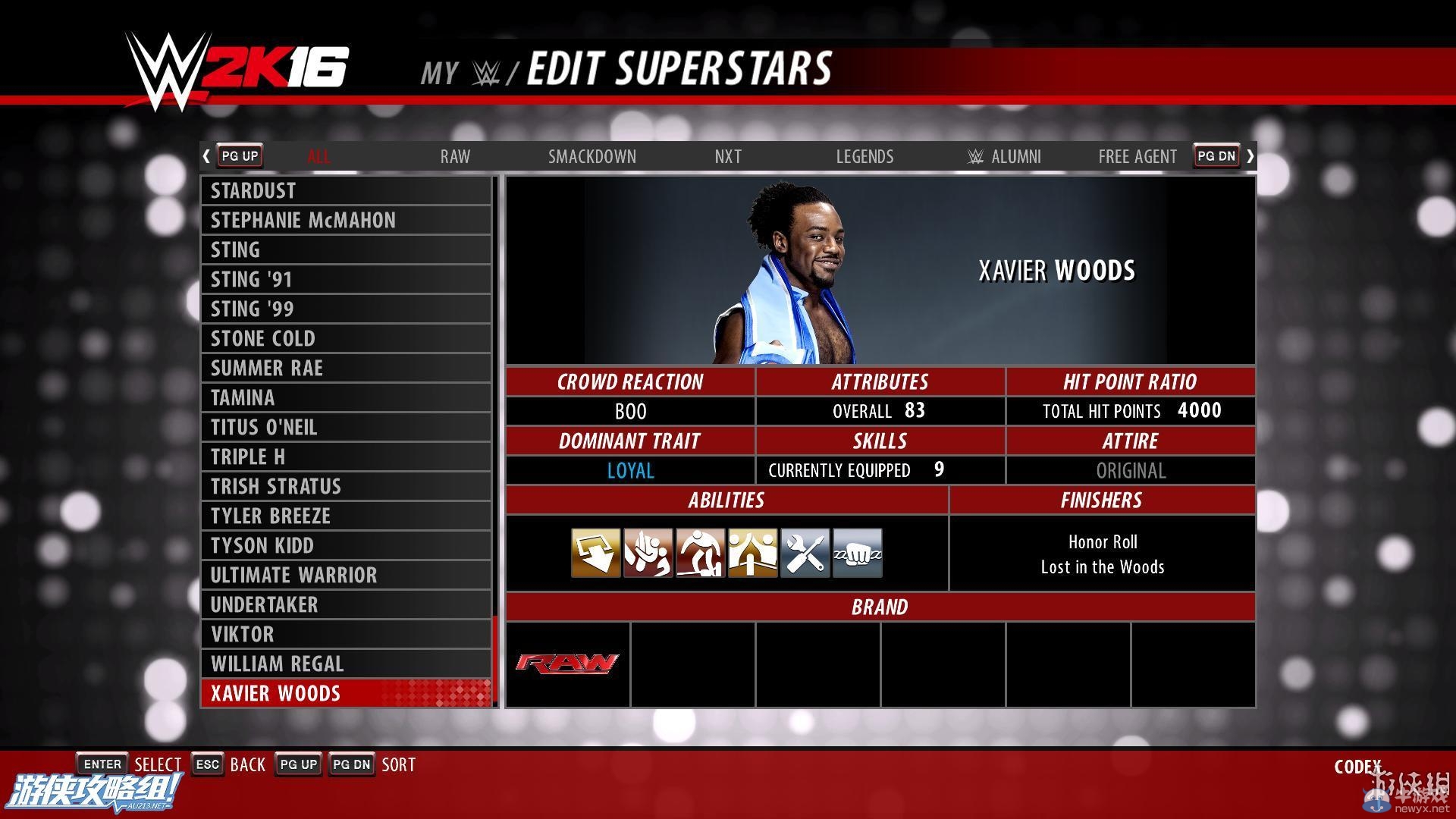Viewport: 1456px width, 819px height.
Task: Switch to the SMACKDOWN roster tab
Action: 592,156
